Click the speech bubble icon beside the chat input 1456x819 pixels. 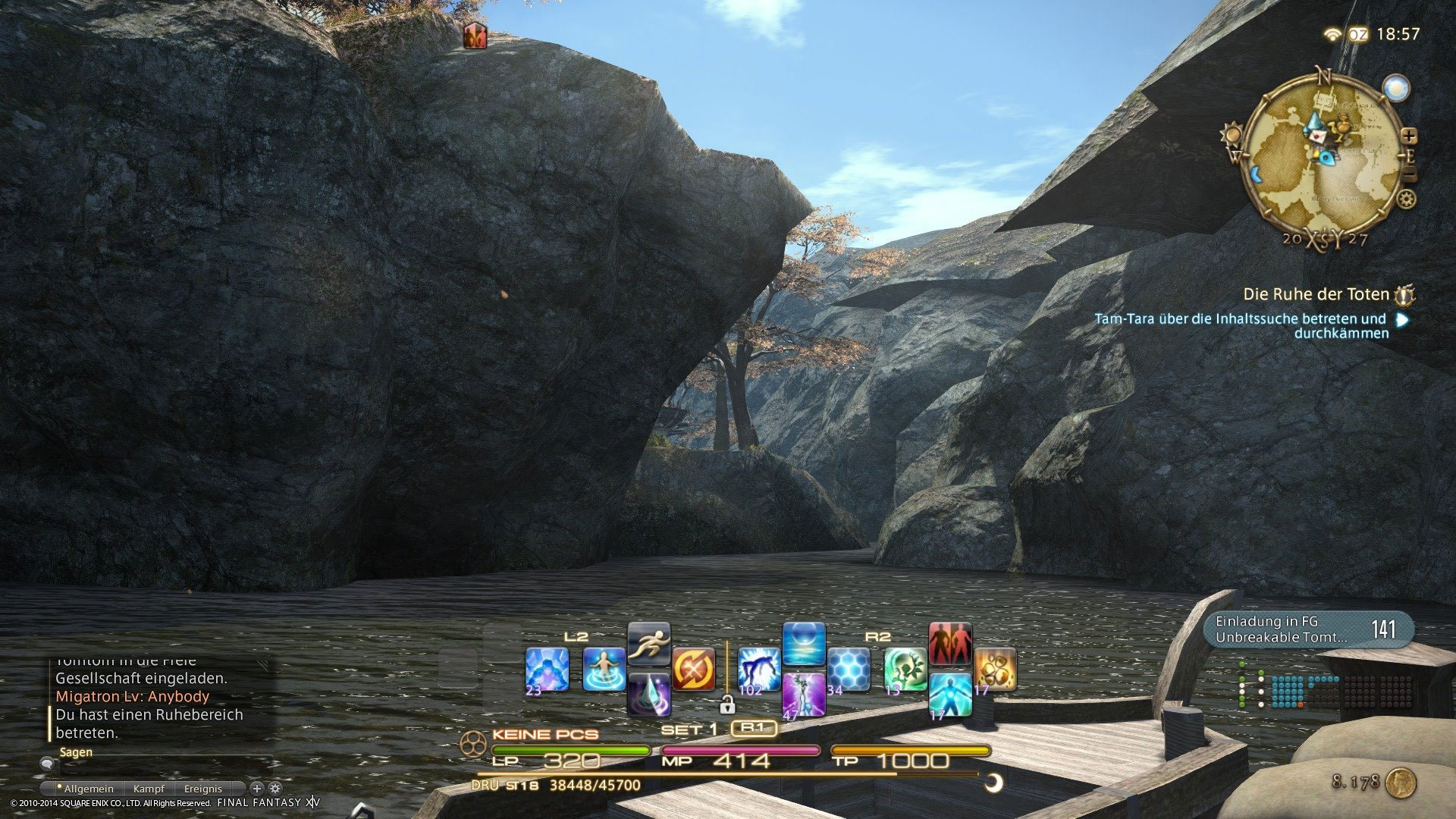pyautogui.click(x=47, y=764)
